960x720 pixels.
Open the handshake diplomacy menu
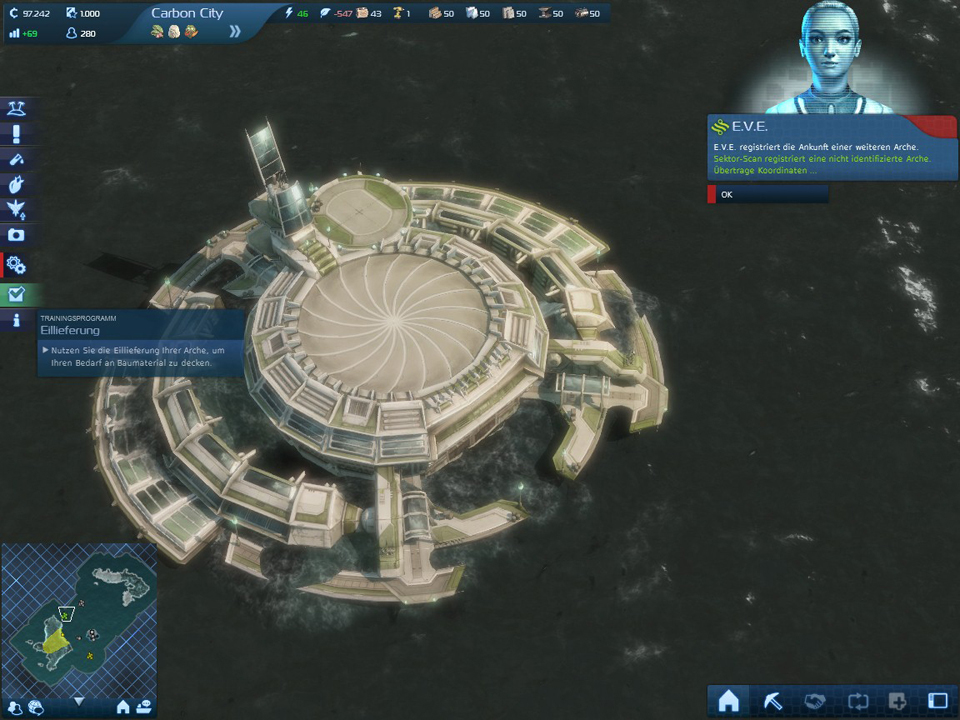tap(813, 701)
